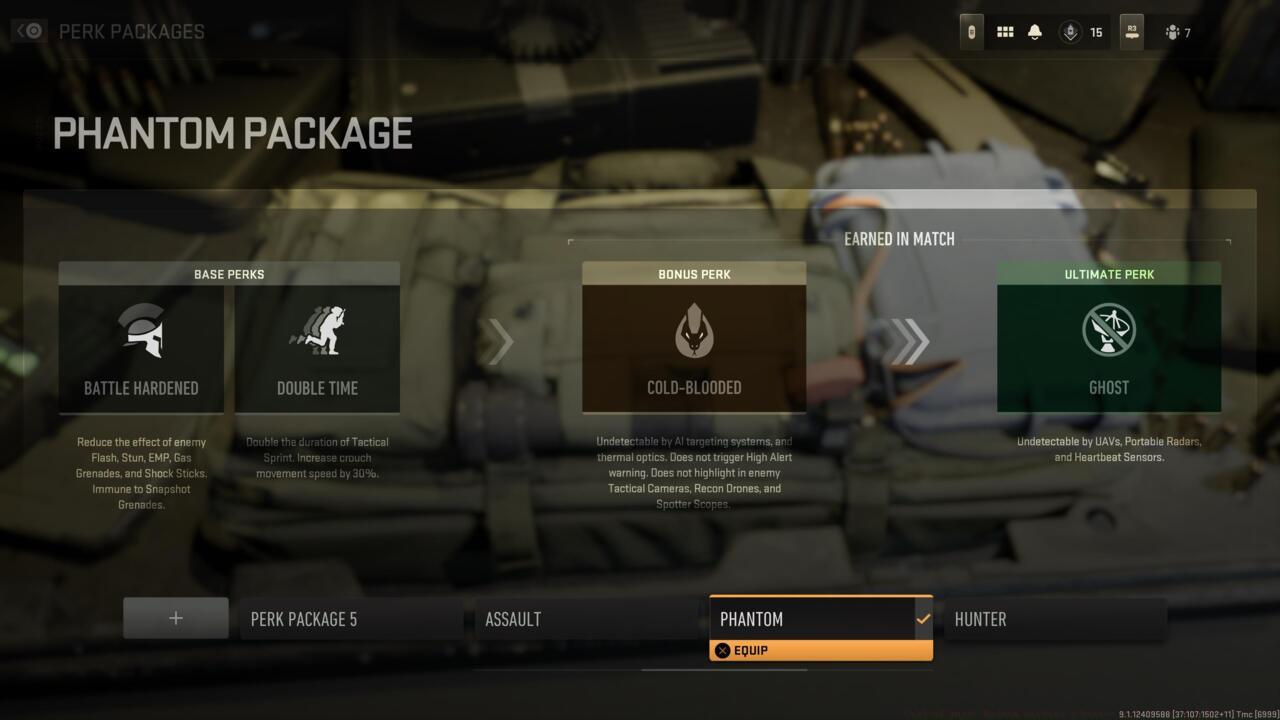The width and height of the screenshot is (1280, 720).
Task: Toggle the Phantom package checkmark
Action: (x=923, y=618)
